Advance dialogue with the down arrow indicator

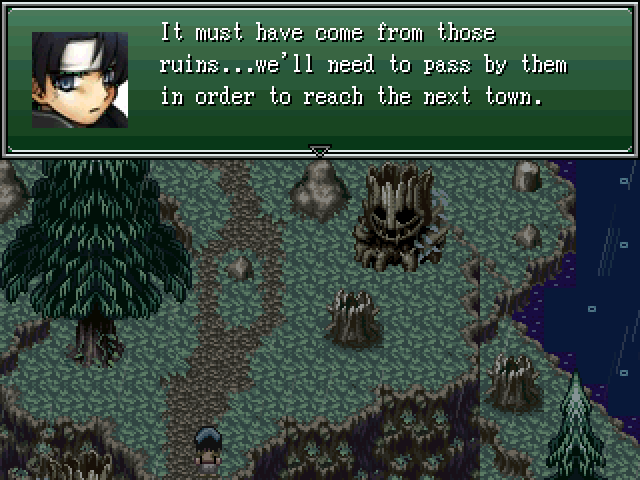tap(320, 151)
